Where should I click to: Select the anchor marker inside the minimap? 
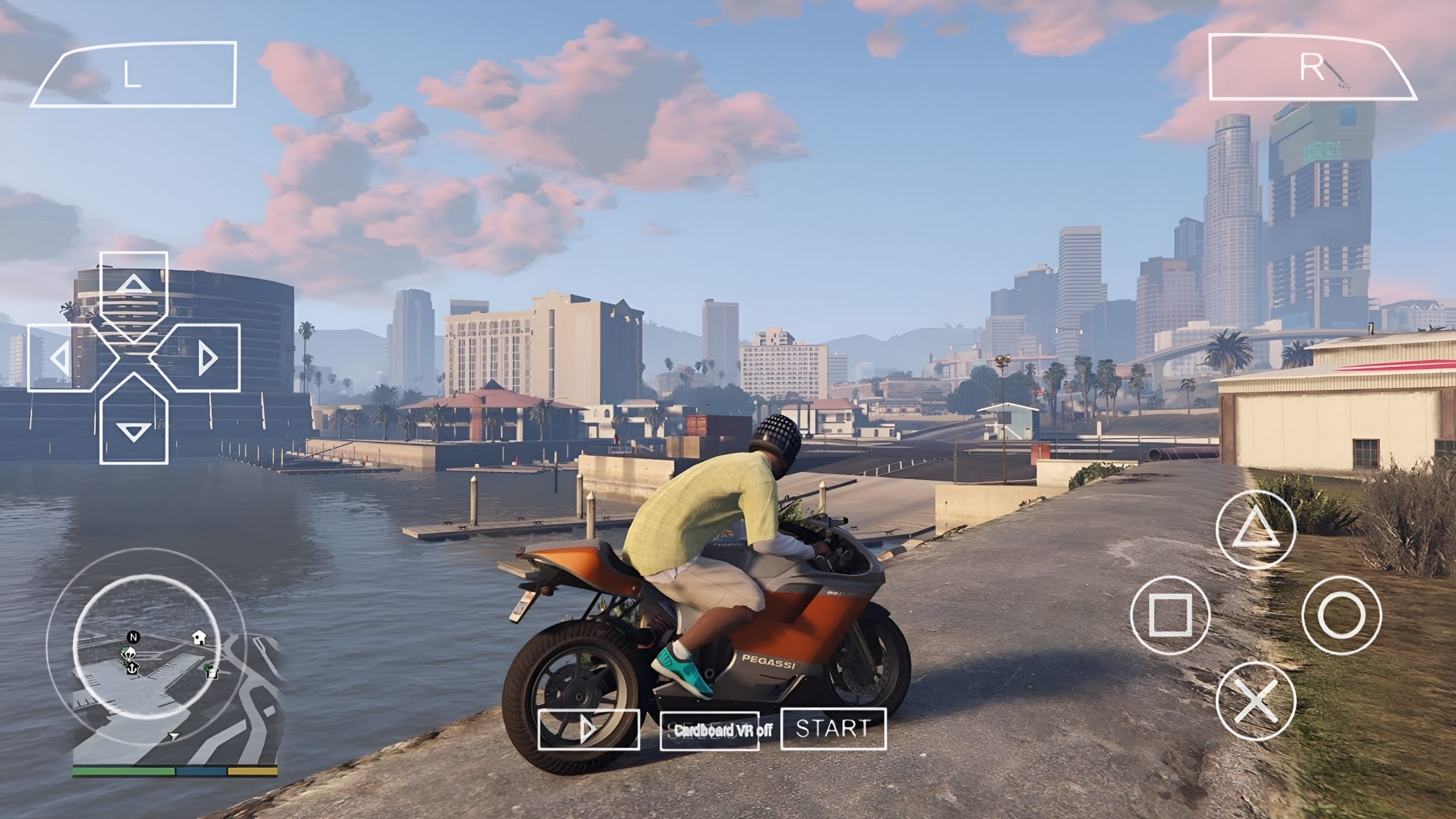click(x=133, y=669)
